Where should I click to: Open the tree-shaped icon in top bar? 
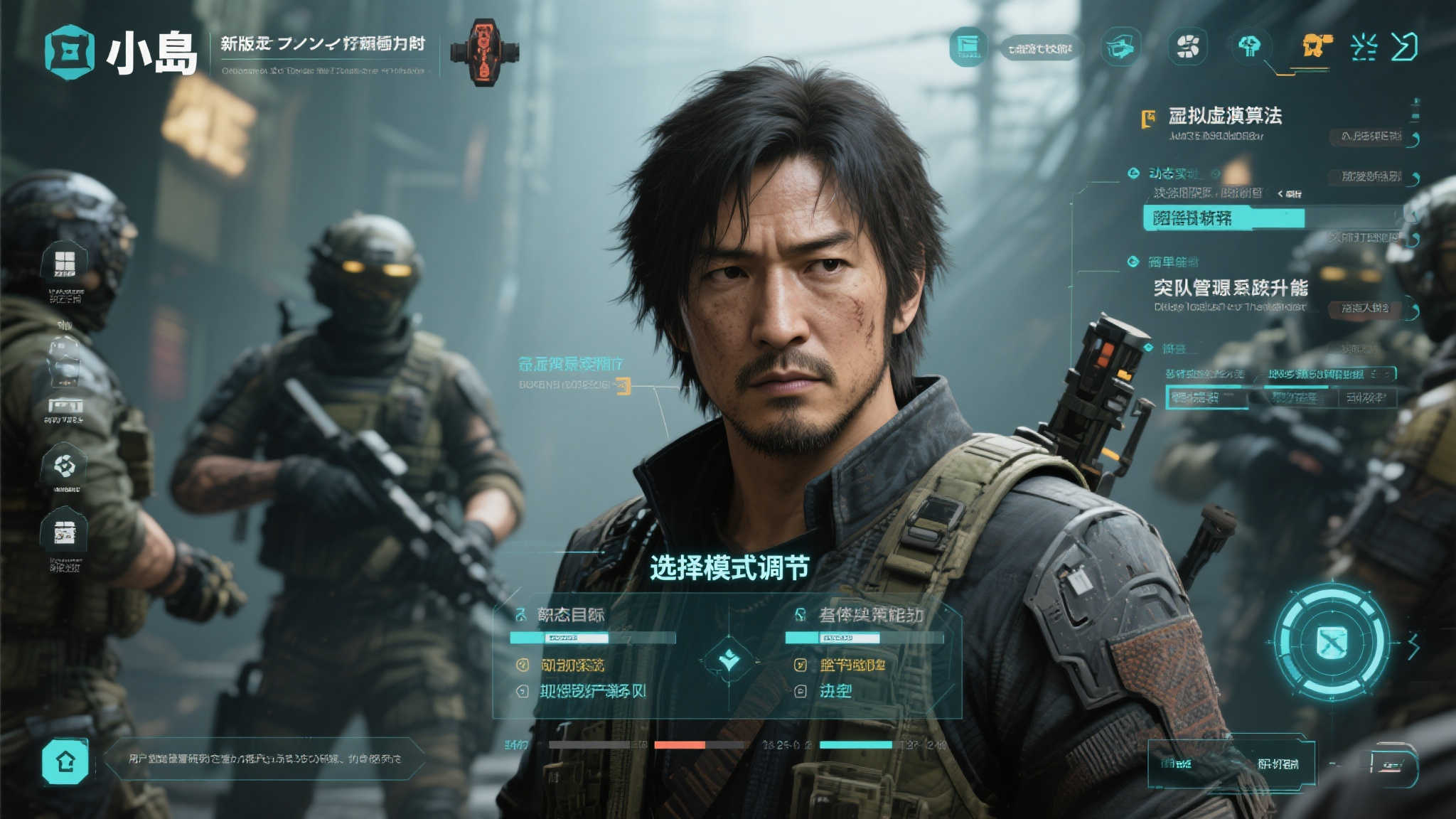pos(1249,47)
